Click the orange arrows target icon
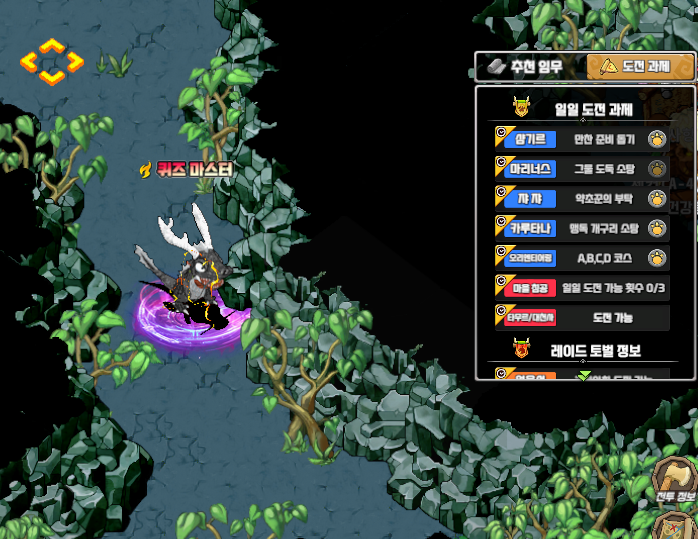 coord(52,62)
